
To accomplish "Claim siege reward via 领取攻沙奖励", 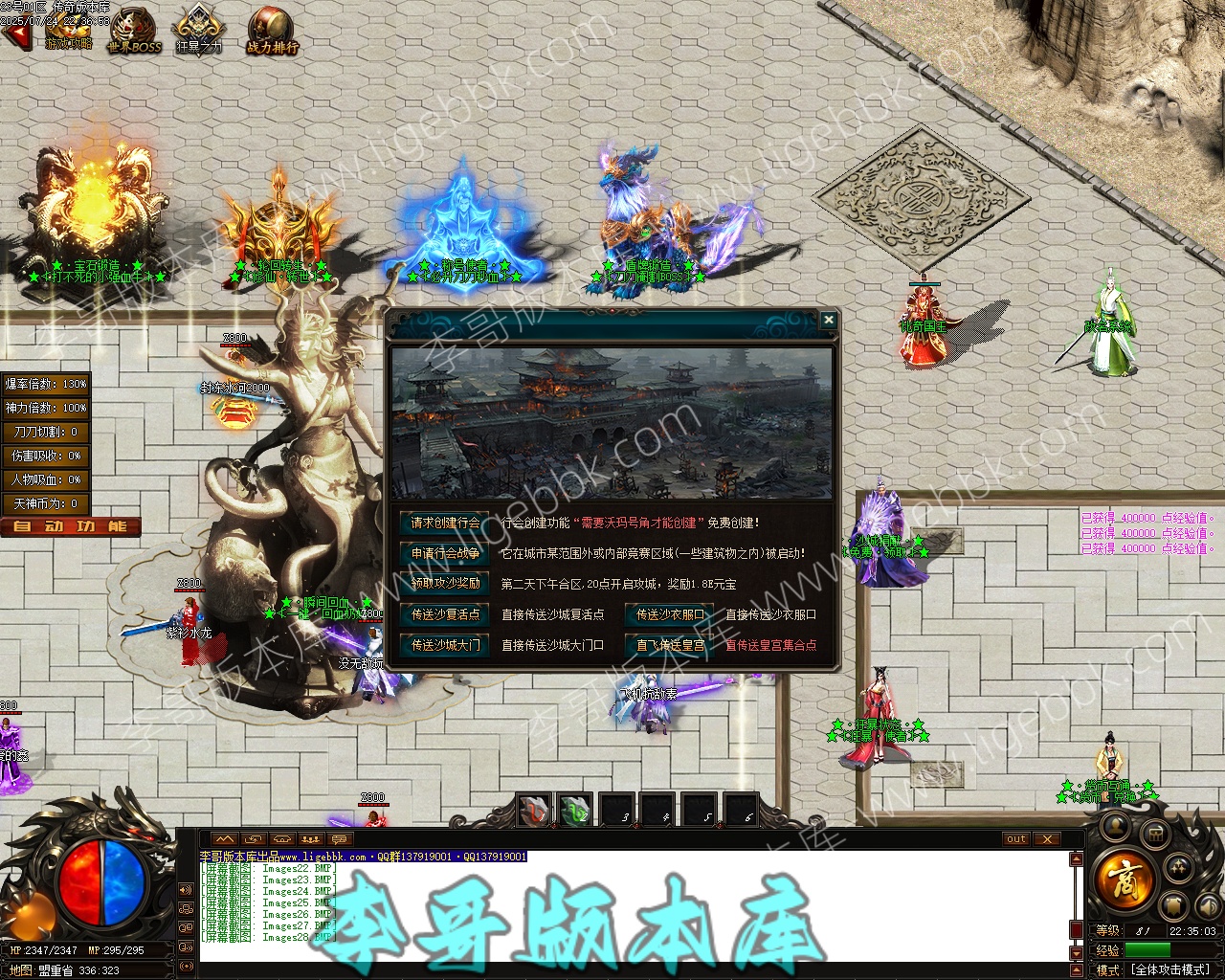I will (x=445, y=583).
